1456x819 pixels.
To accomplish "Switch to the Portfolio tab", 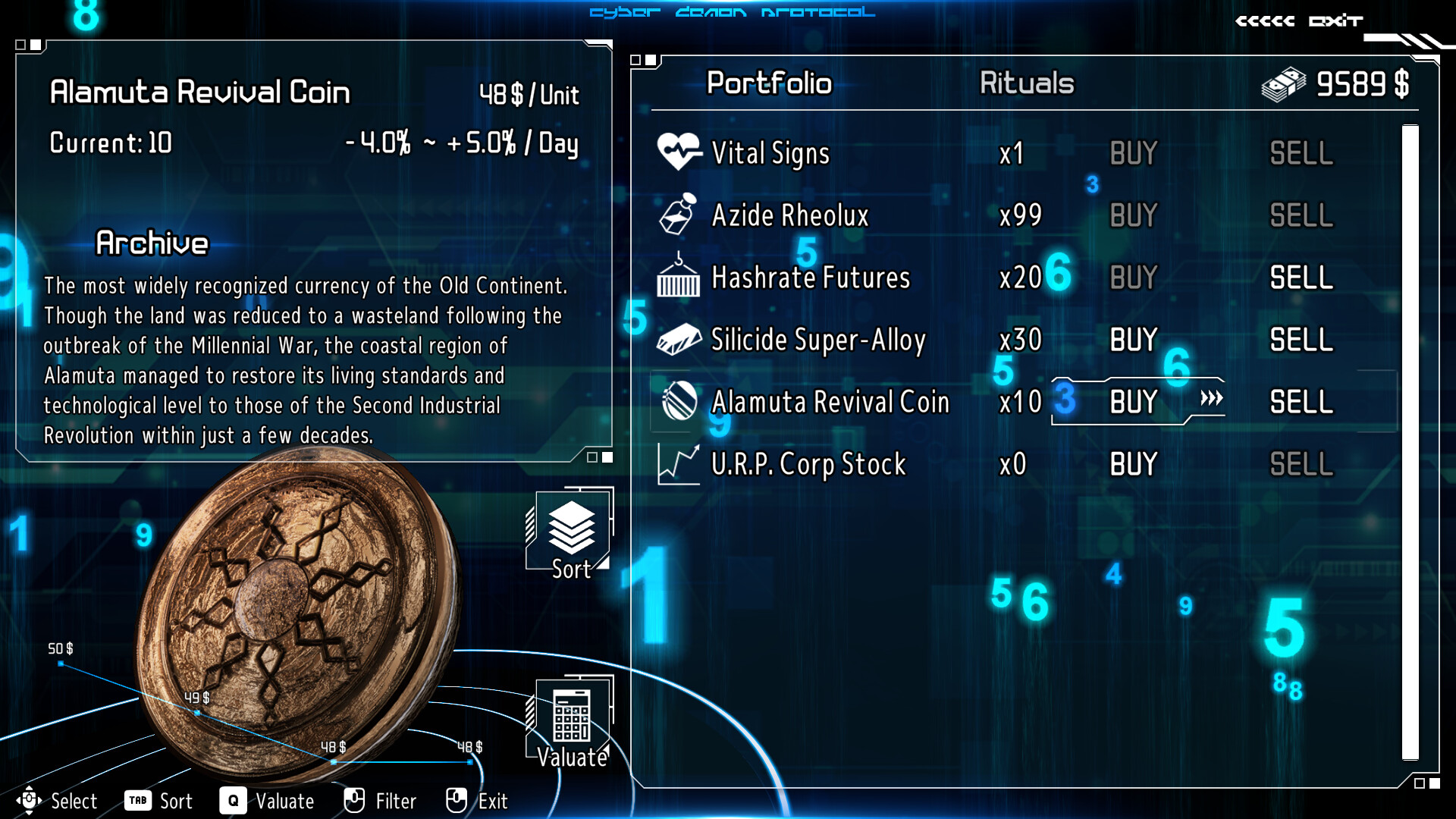I will (768, 83).
